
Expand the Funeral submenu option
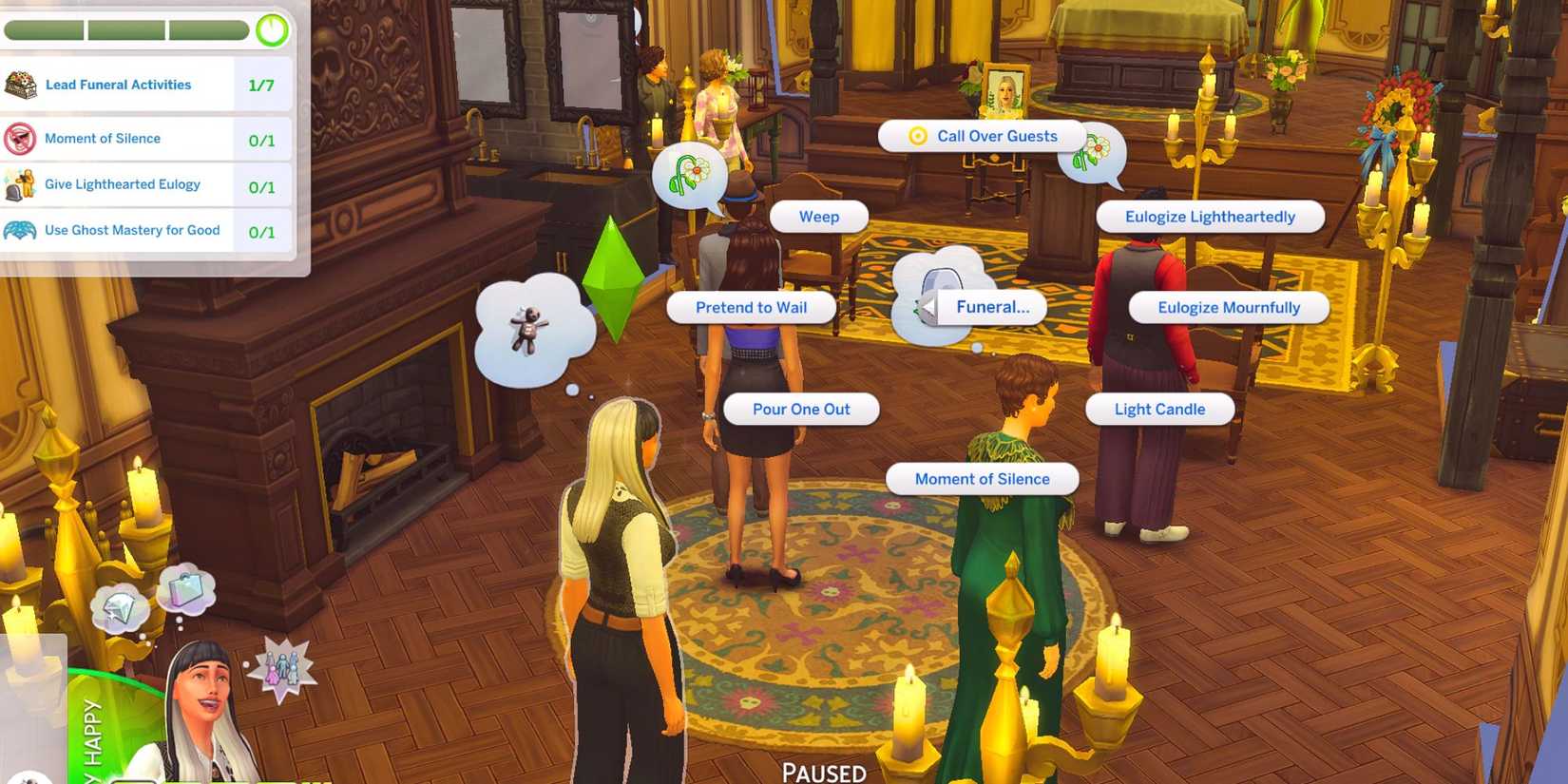coord(992,306)
